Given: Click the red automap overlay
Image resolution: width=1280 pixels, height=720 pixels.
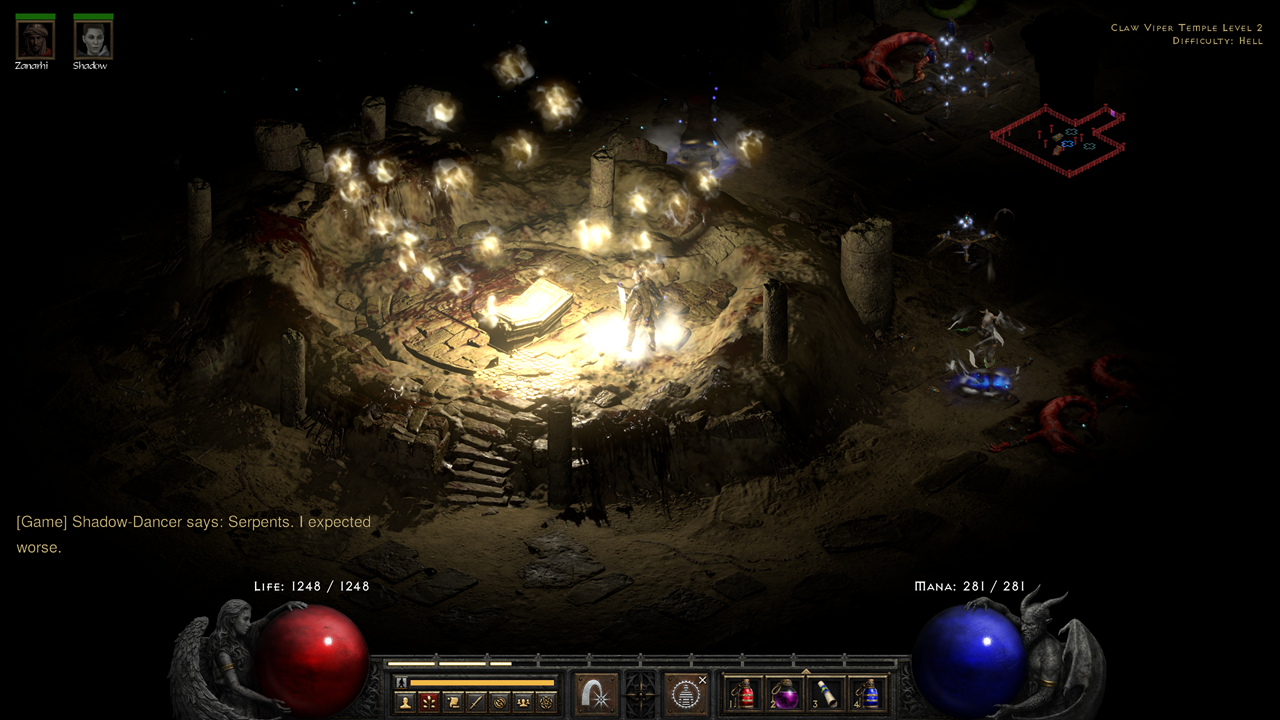Looking at the screenshot, I should click(x=1060, y=139).
